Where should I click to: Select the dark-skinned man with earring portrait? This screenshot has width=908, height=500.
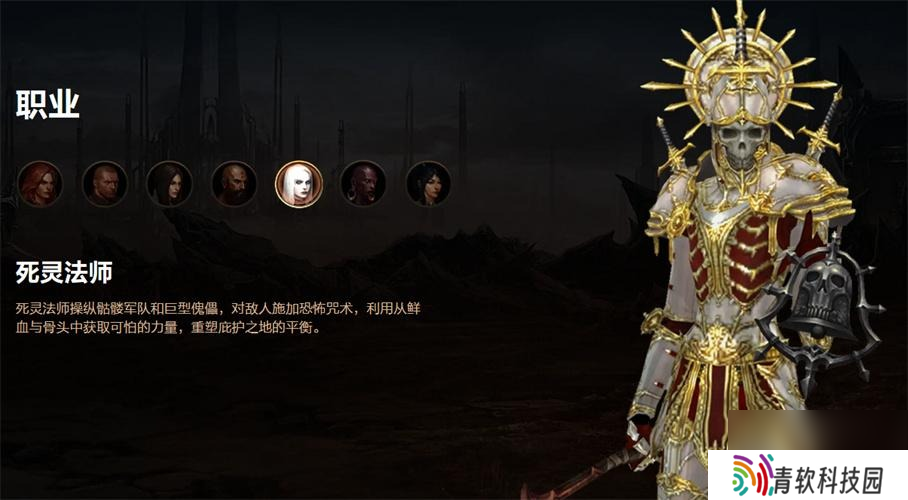tap(363, 184)
